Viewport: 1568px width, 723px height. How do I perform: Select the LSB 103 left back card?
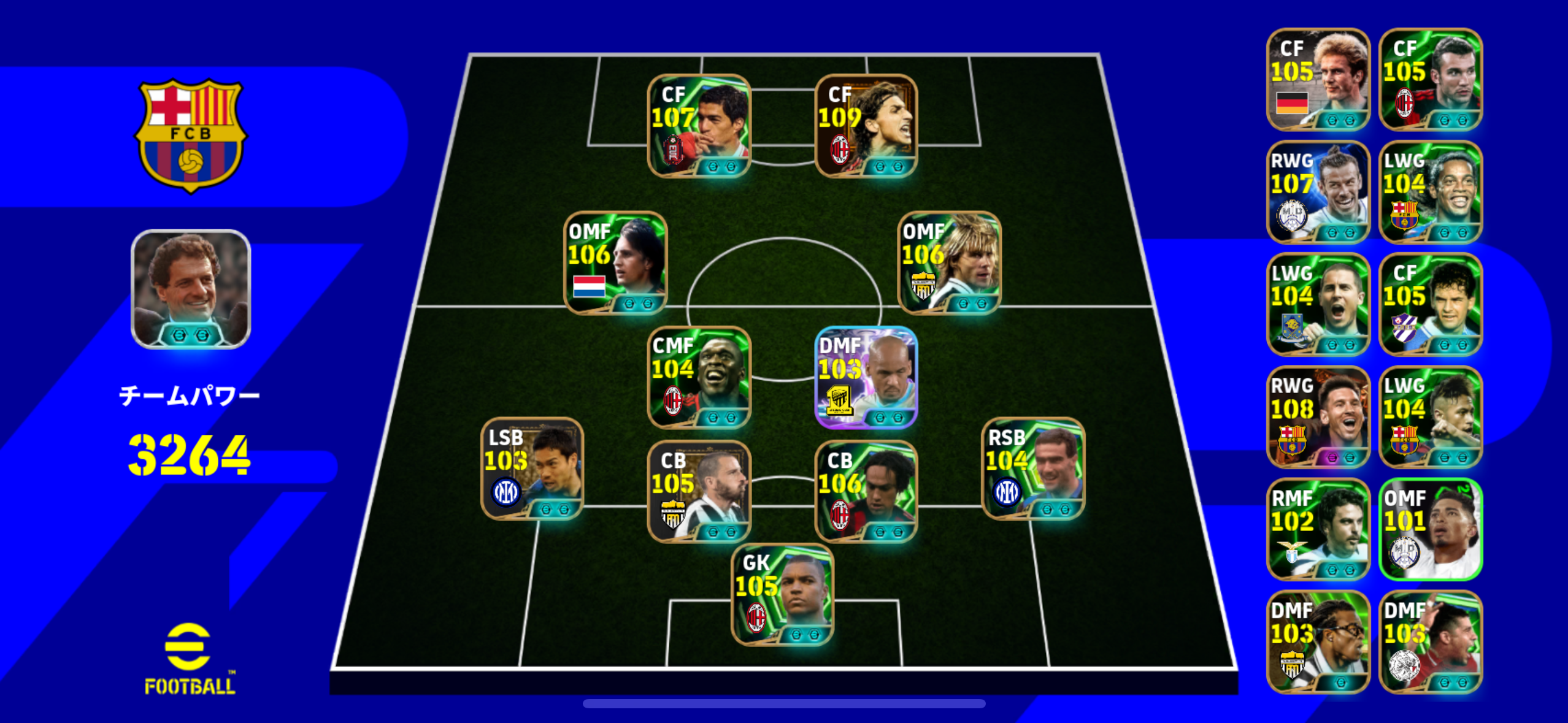[x=532, y=469]
